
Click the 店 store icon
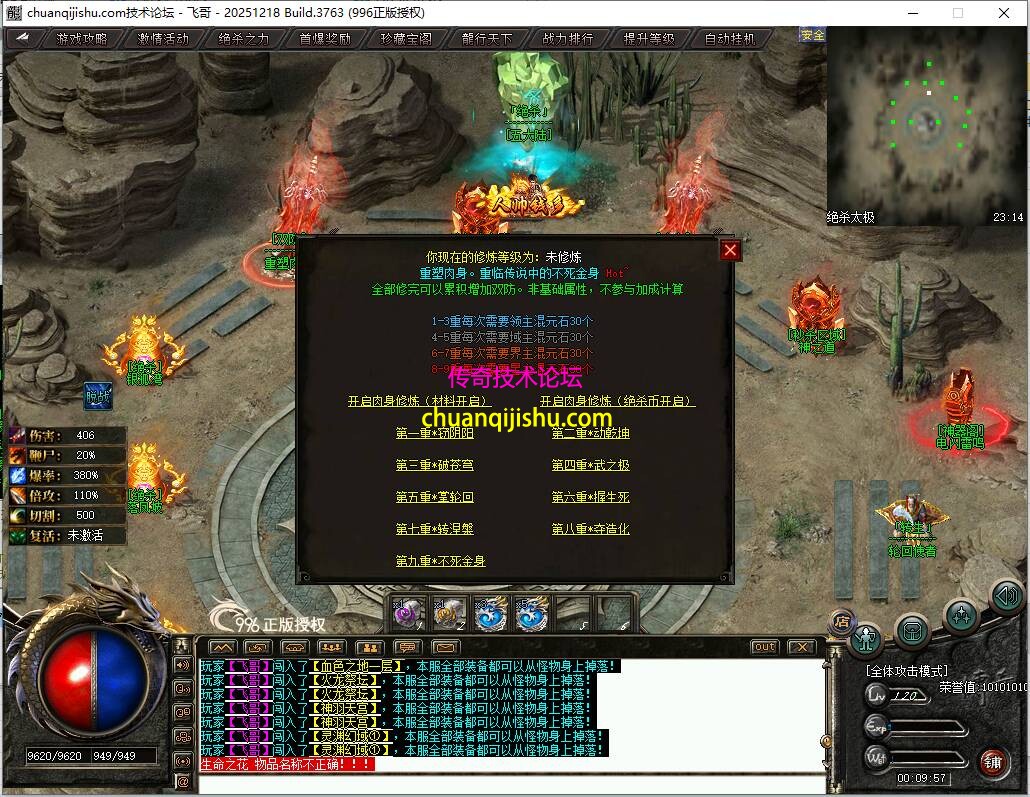841,621
